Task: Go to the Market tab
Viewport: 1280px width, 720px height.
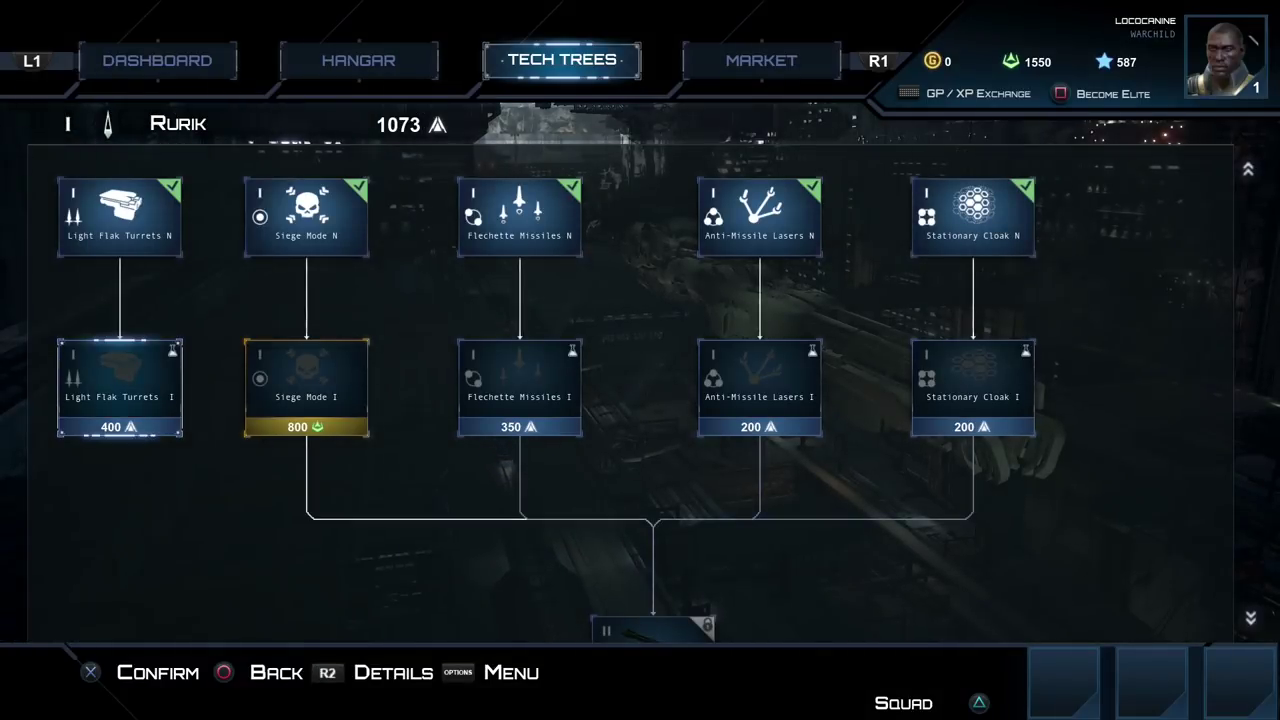Action: pyautogui.click(x=761, y=61)
